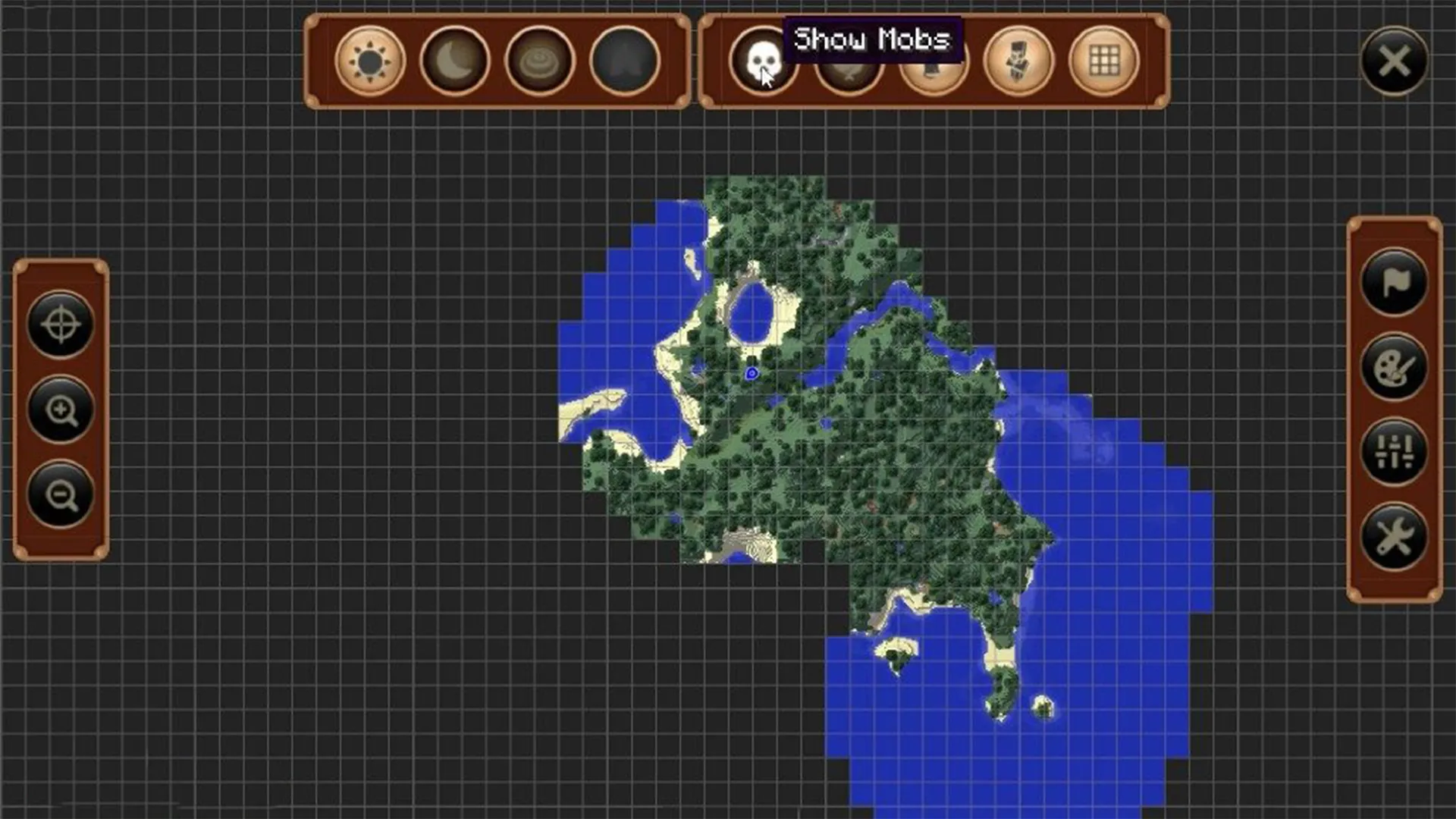Toggle Show Mobs with the skull icon
The height and width of the screenshot is (819, 1456).
pyautogui.click(x=764, y=62)
